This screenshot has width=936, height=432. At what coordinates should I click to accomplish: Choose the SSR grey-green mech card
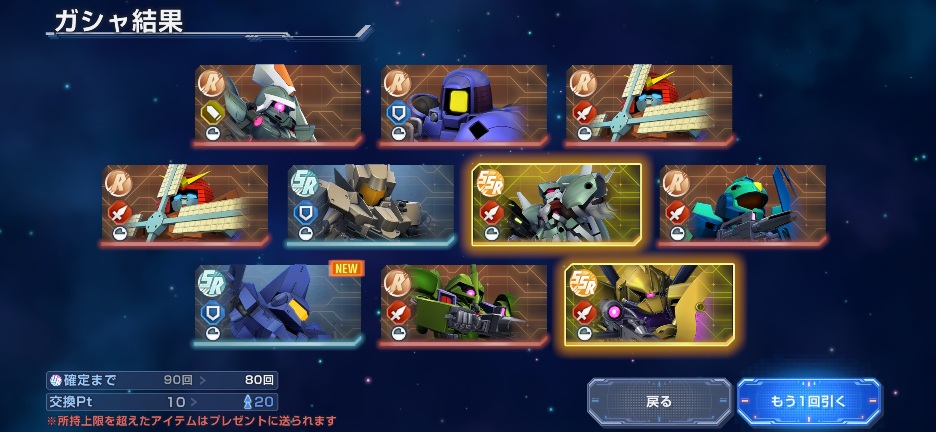[x=556, y=205]
